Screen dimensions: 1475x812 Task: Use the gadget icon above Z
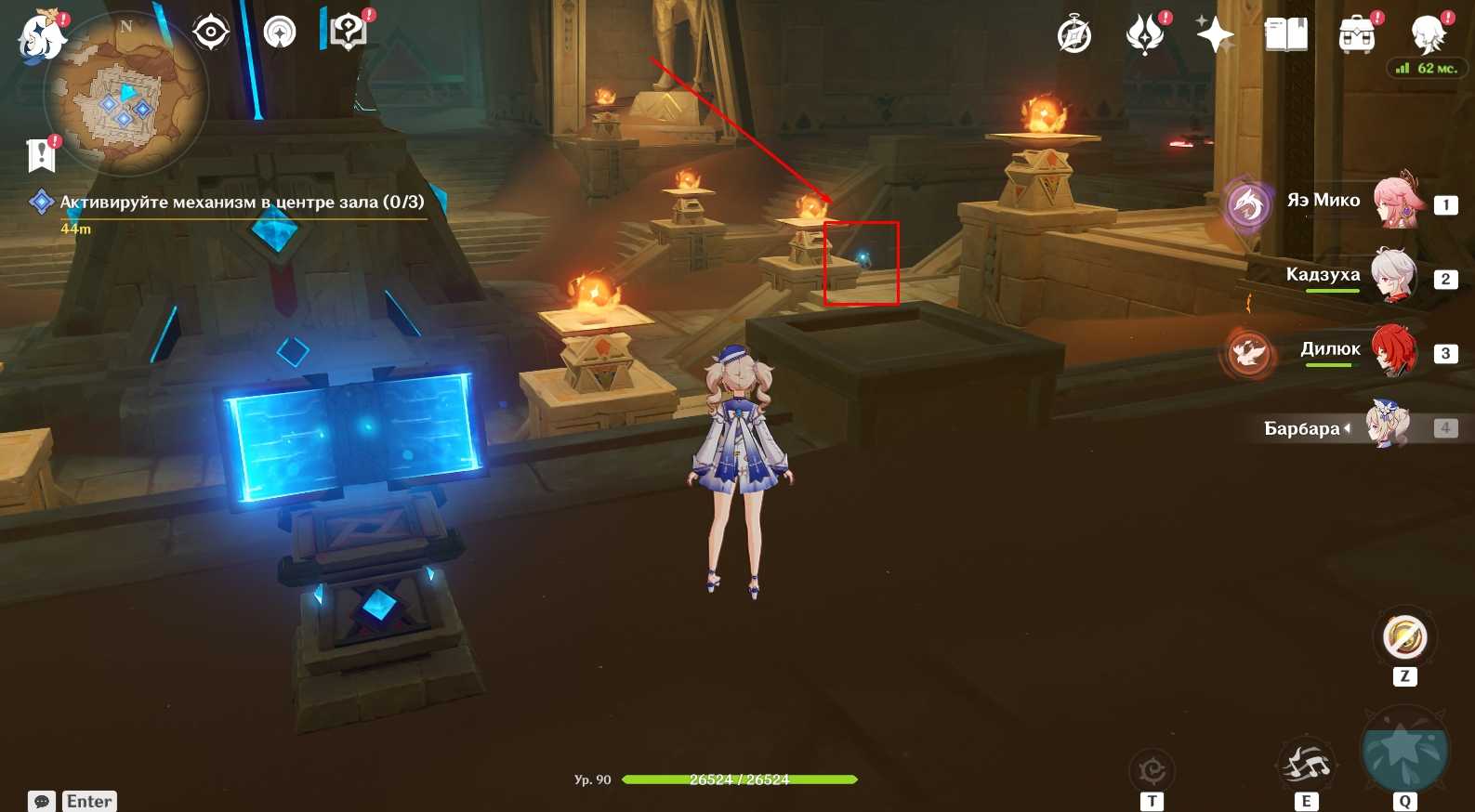coord(1404,638)
